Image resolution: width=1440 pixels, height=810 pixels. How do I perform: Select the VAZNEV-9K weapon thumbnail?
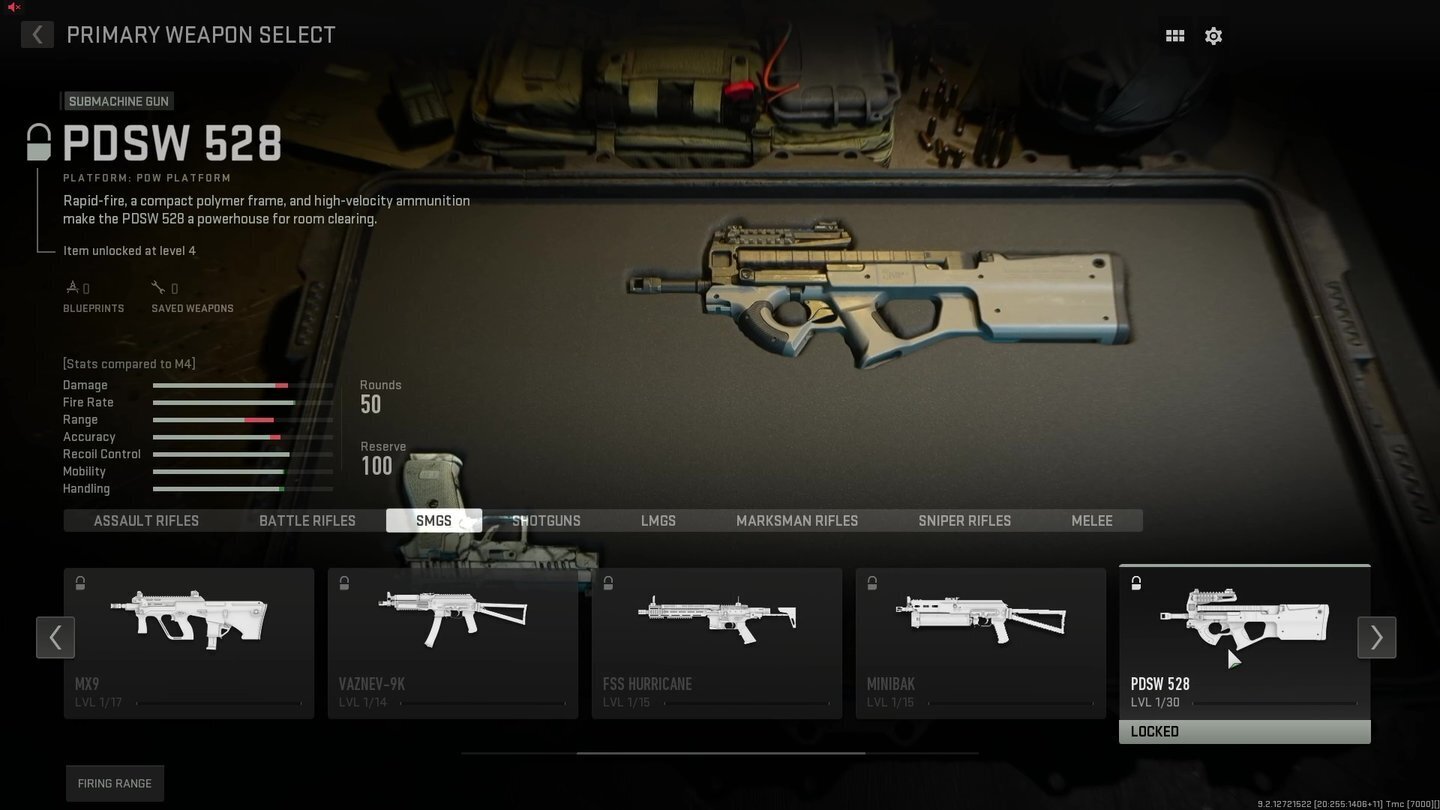pos(452,620)
